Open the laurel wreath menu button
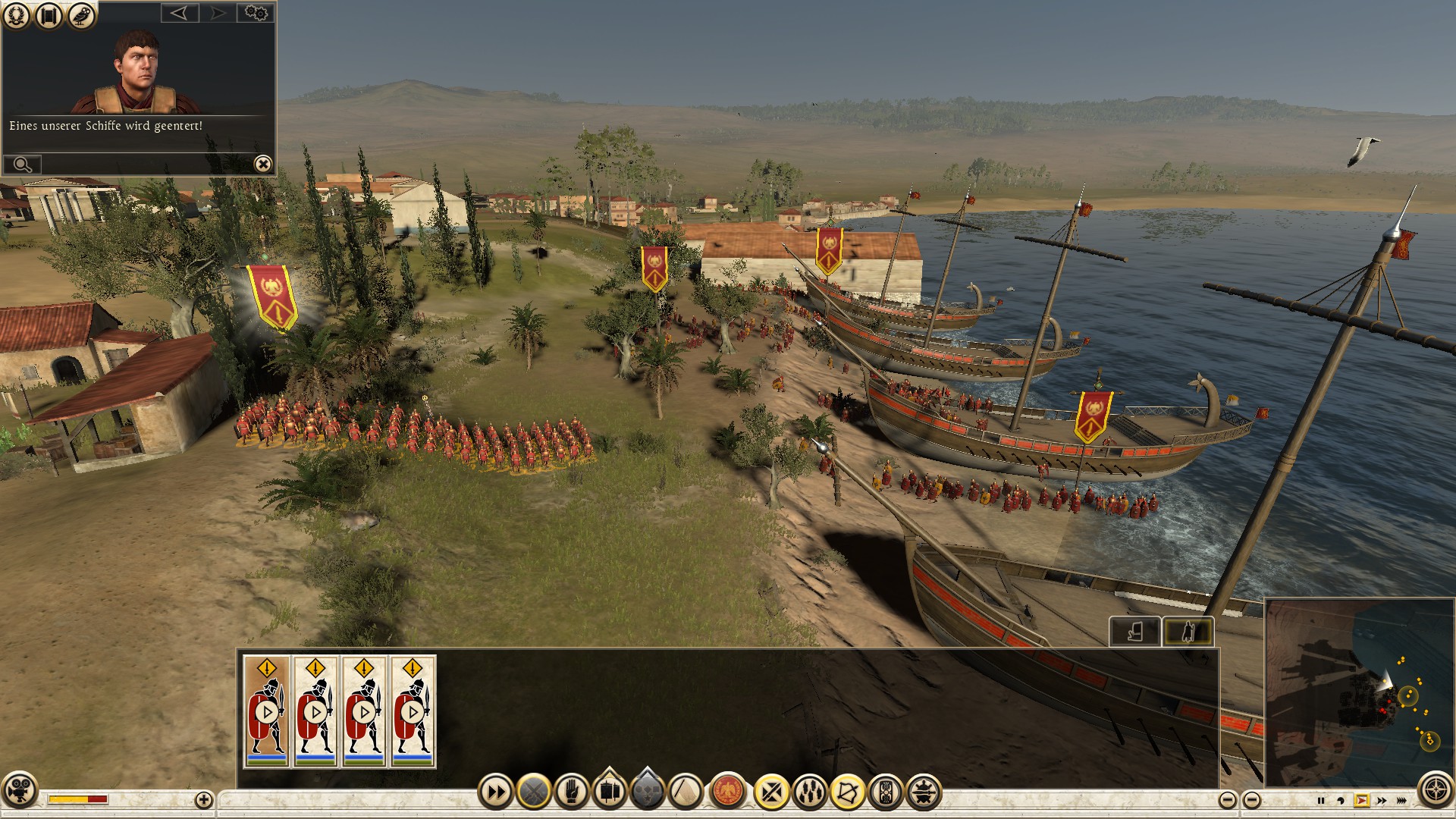The height and width of the screenshot is (819, 1456). (16, 15)
